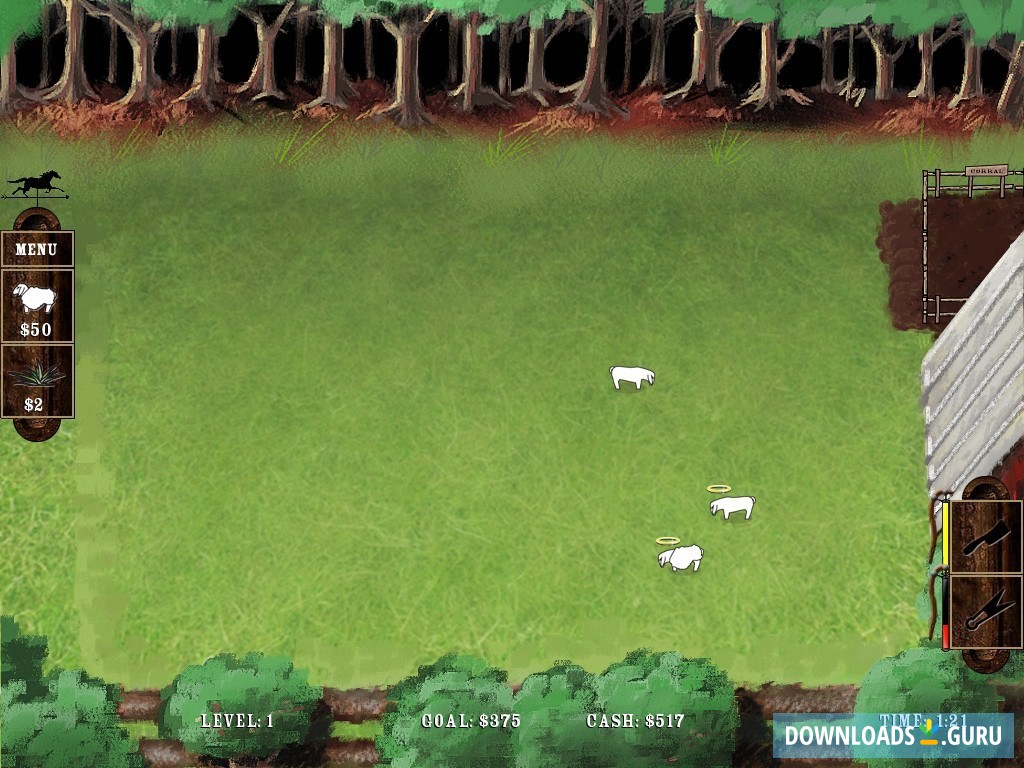Buy a sheep for $50

coord(37,306)
